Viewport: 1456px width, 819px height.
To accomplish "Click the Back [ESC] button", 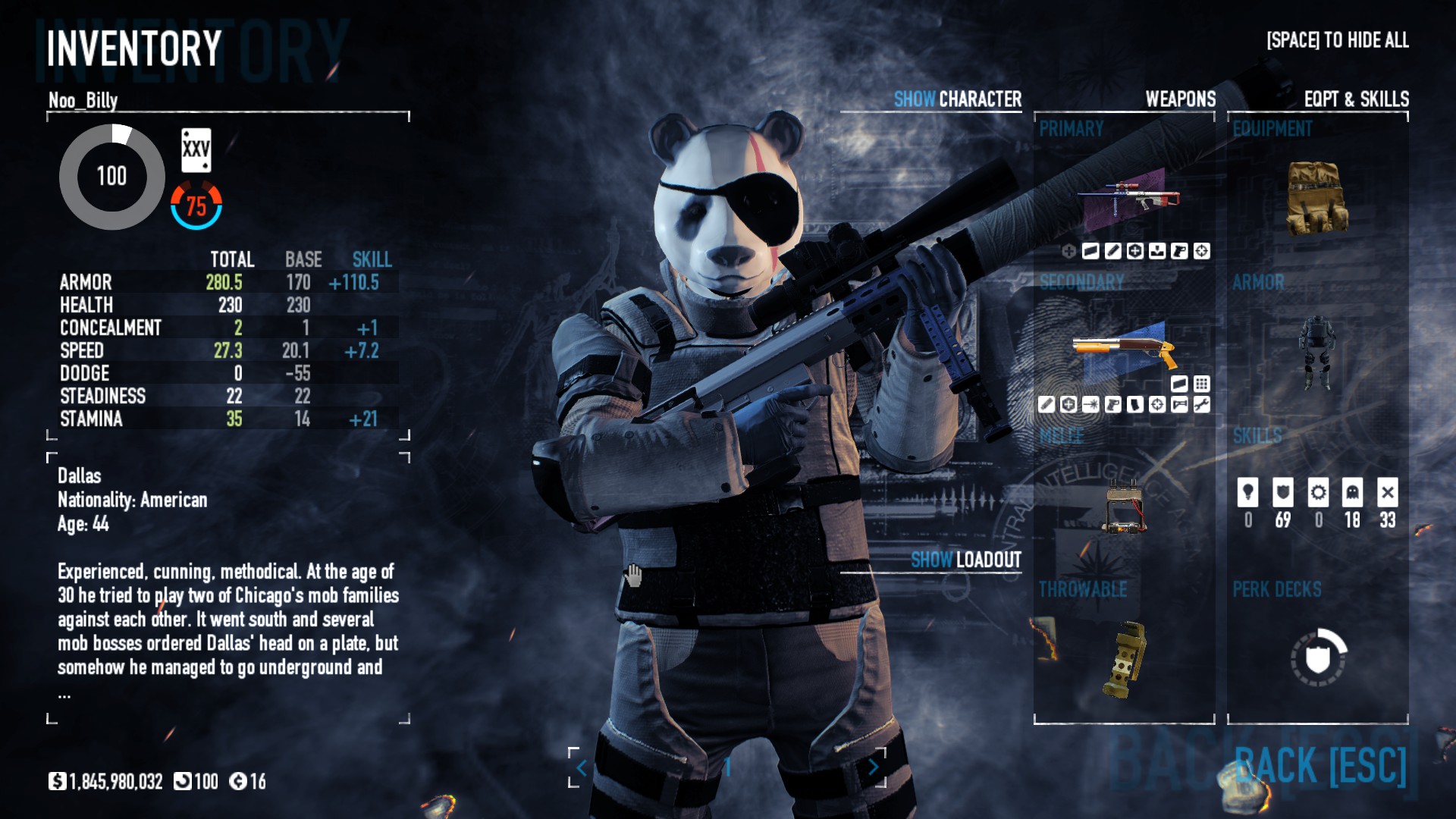I will point(1320,765).
